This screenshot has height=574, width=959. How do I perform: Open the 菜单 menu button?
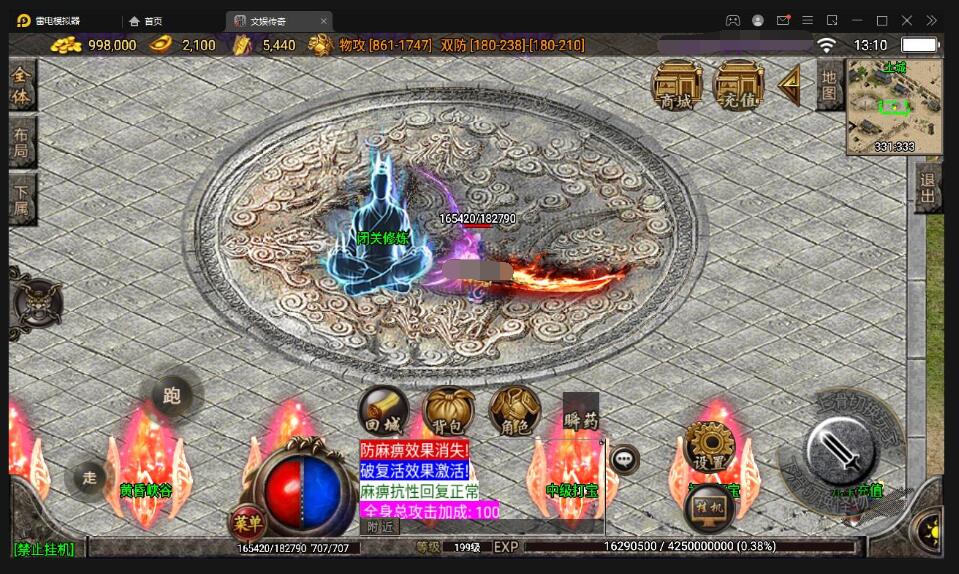coord(246,522)
